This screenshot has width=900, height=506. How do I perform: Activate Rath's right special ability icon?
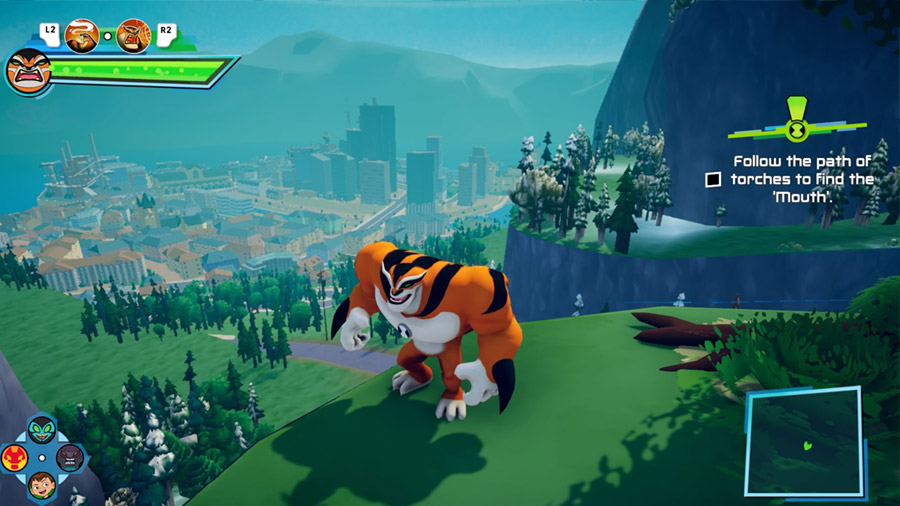[133, 36]
